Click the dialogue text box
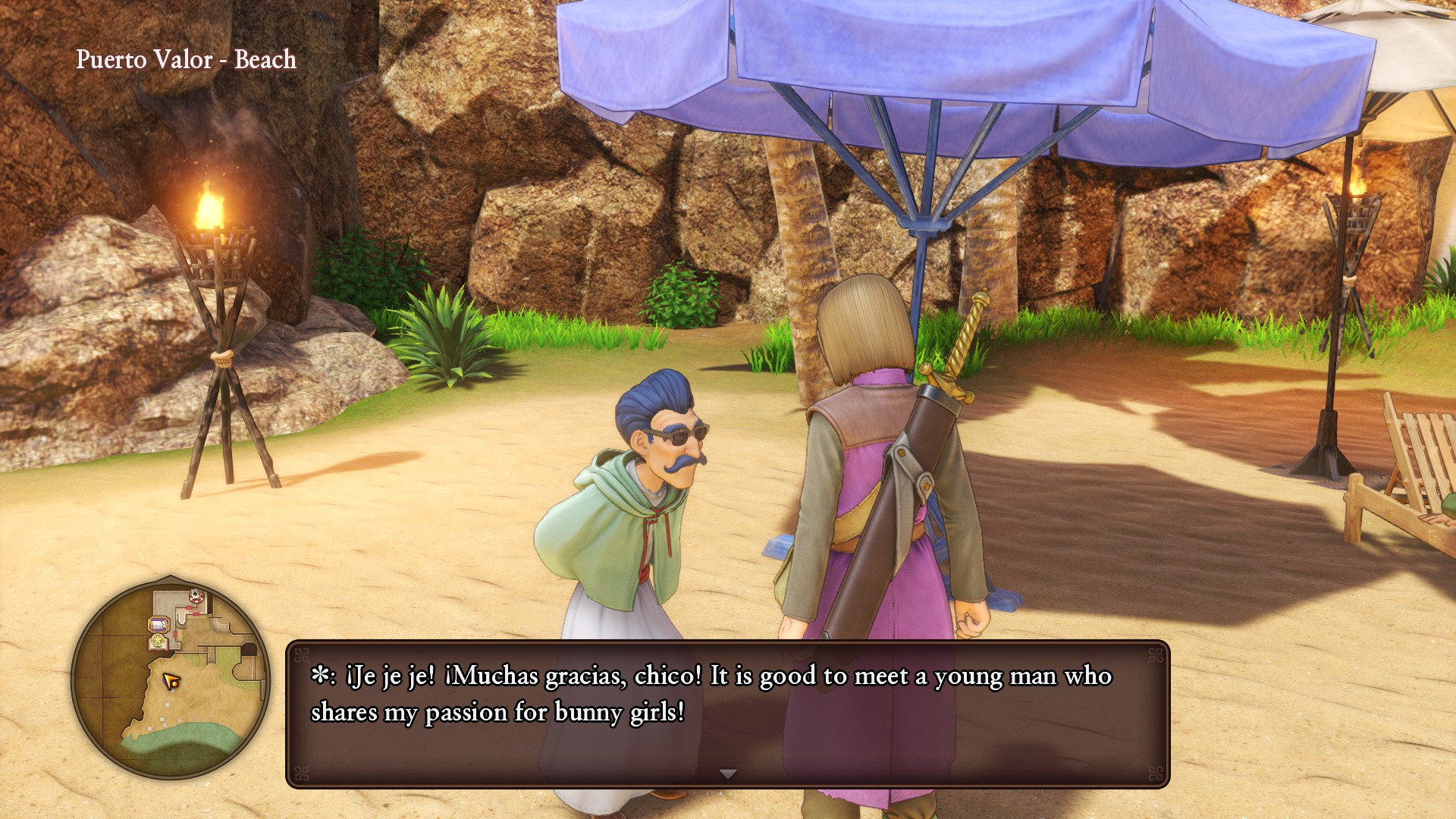 click(x=728, y=713)
